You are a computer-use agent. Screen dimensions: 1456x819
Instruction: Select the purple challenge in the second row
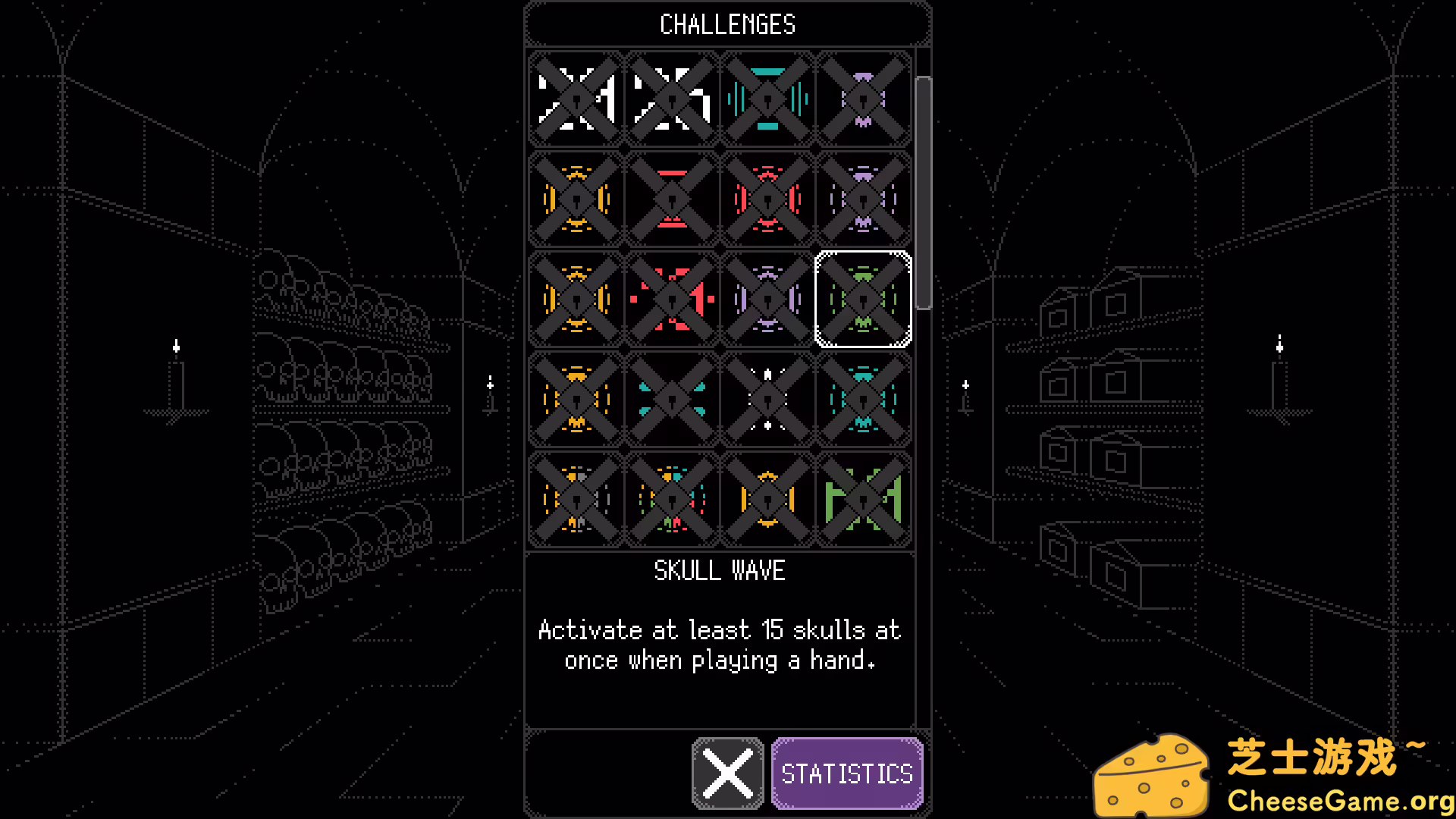click(x=864, y=199)
